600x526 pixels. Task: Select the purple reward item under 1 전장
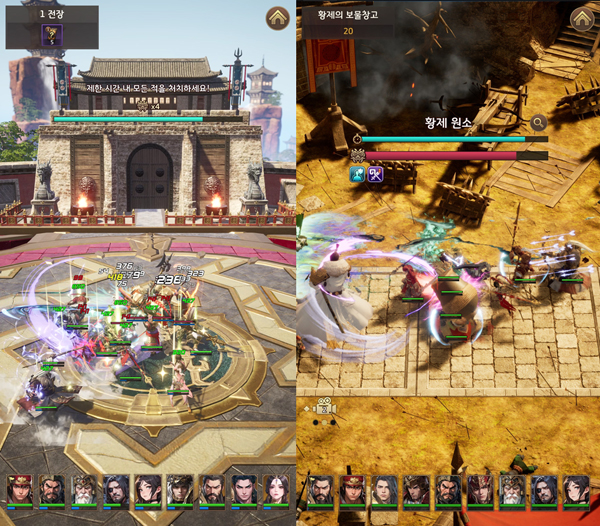[x=51, y=35]
